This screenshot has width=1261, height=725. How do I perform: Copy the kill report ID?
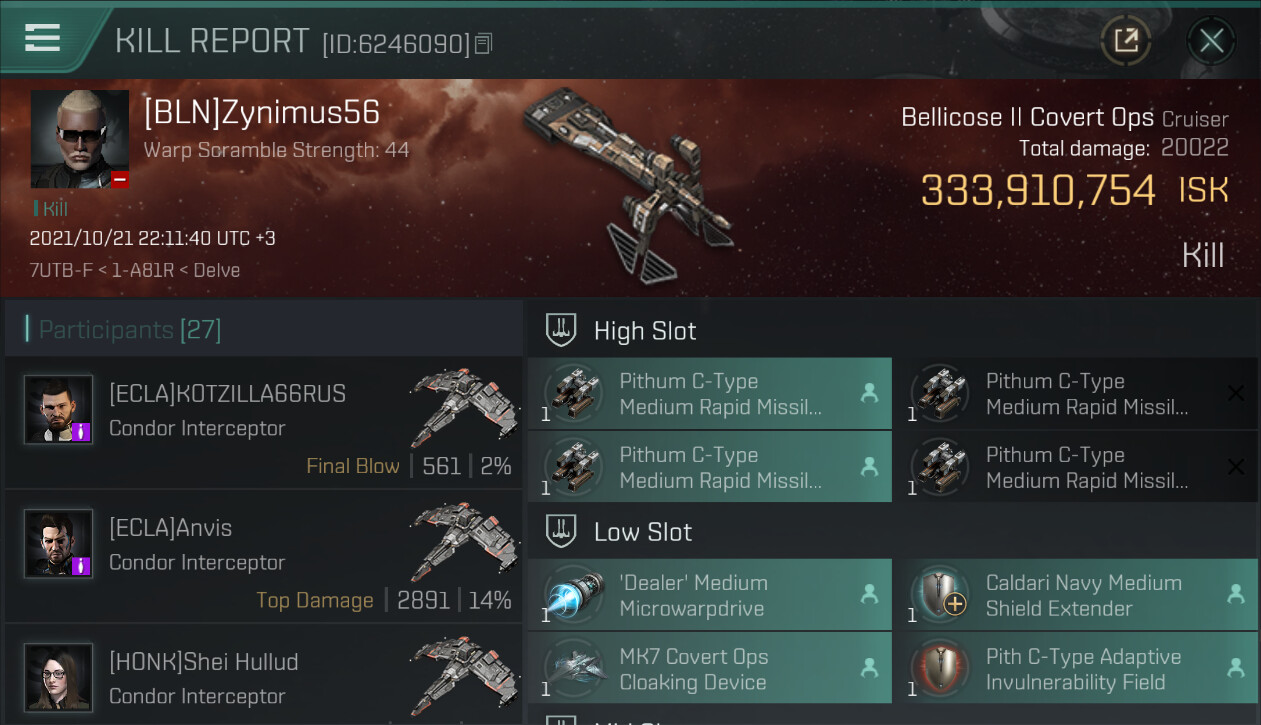[484, 44]
